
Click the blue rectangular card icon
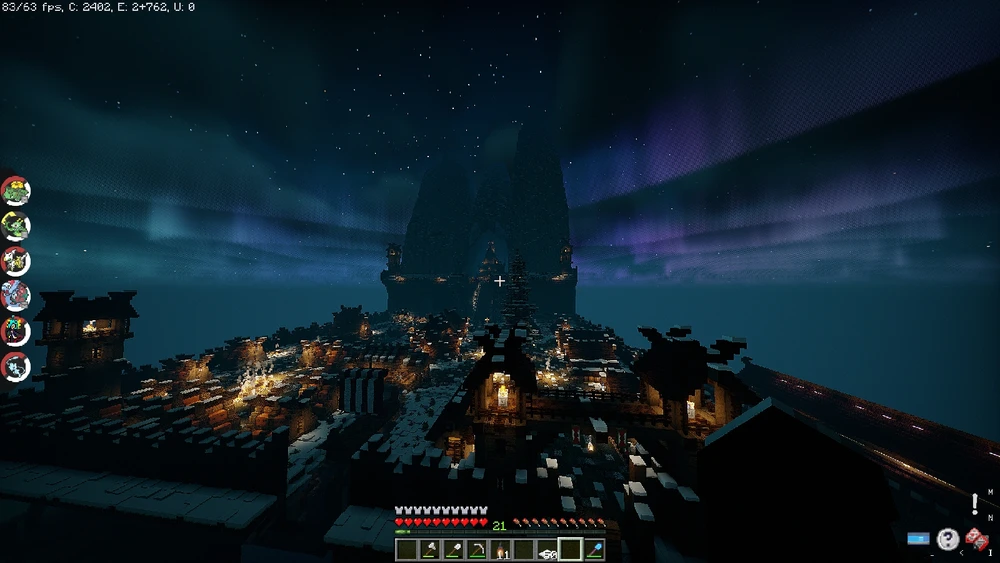(x=918, y=539)
